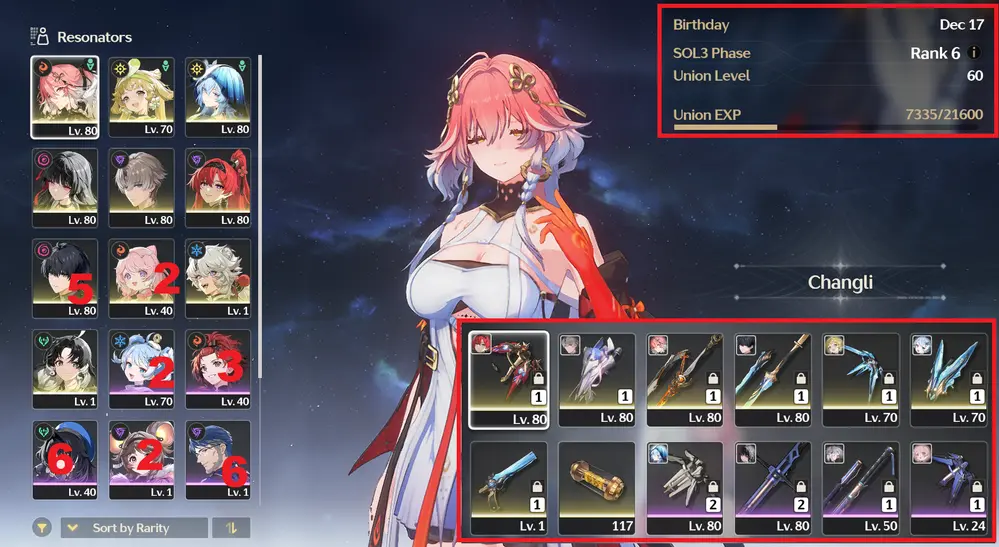The width and height of the screenshot is (999, 547).
Task: Open the Sort by Rarity dropdown
Action: (134, 528)
